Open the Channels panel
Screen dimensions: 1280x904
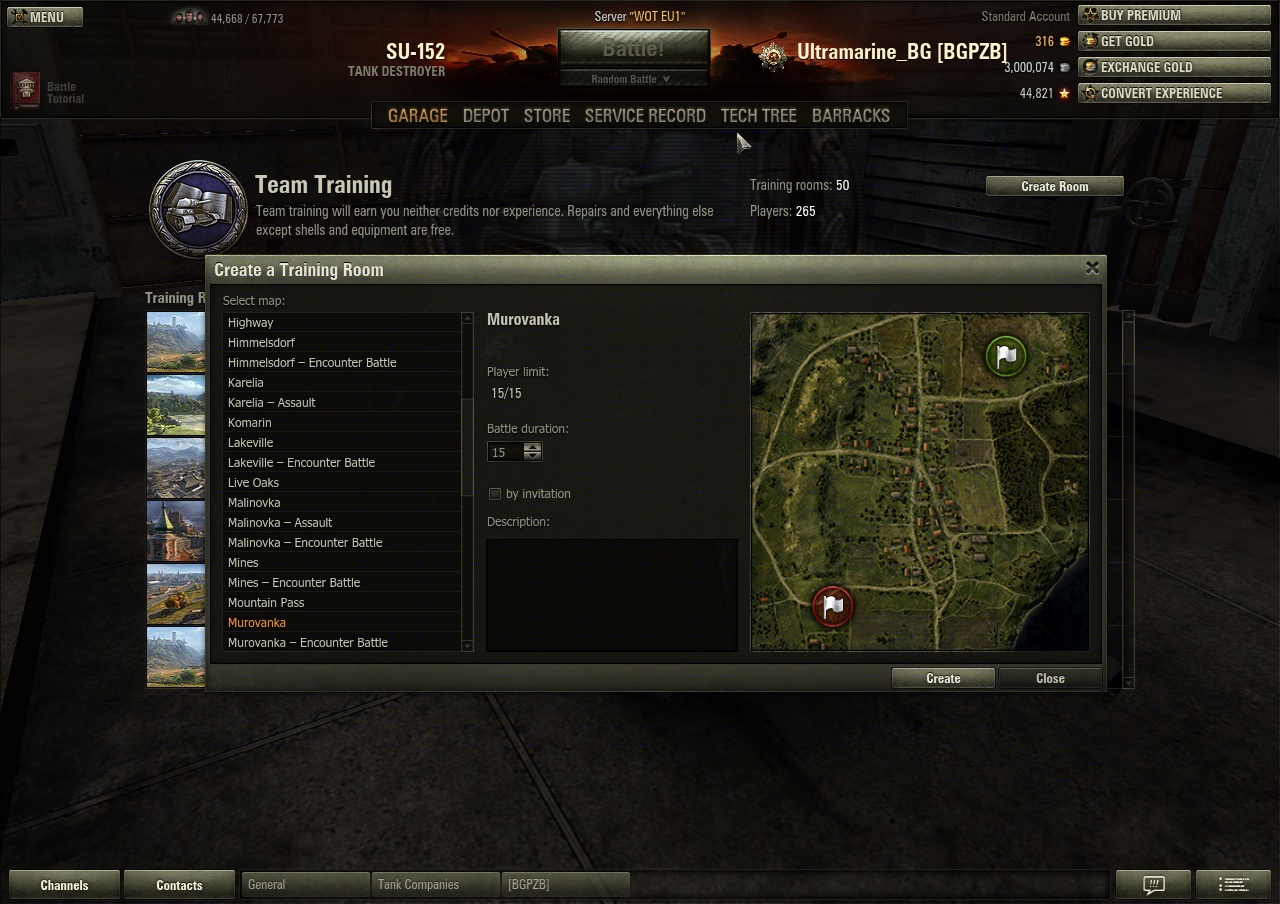[64, 885]
